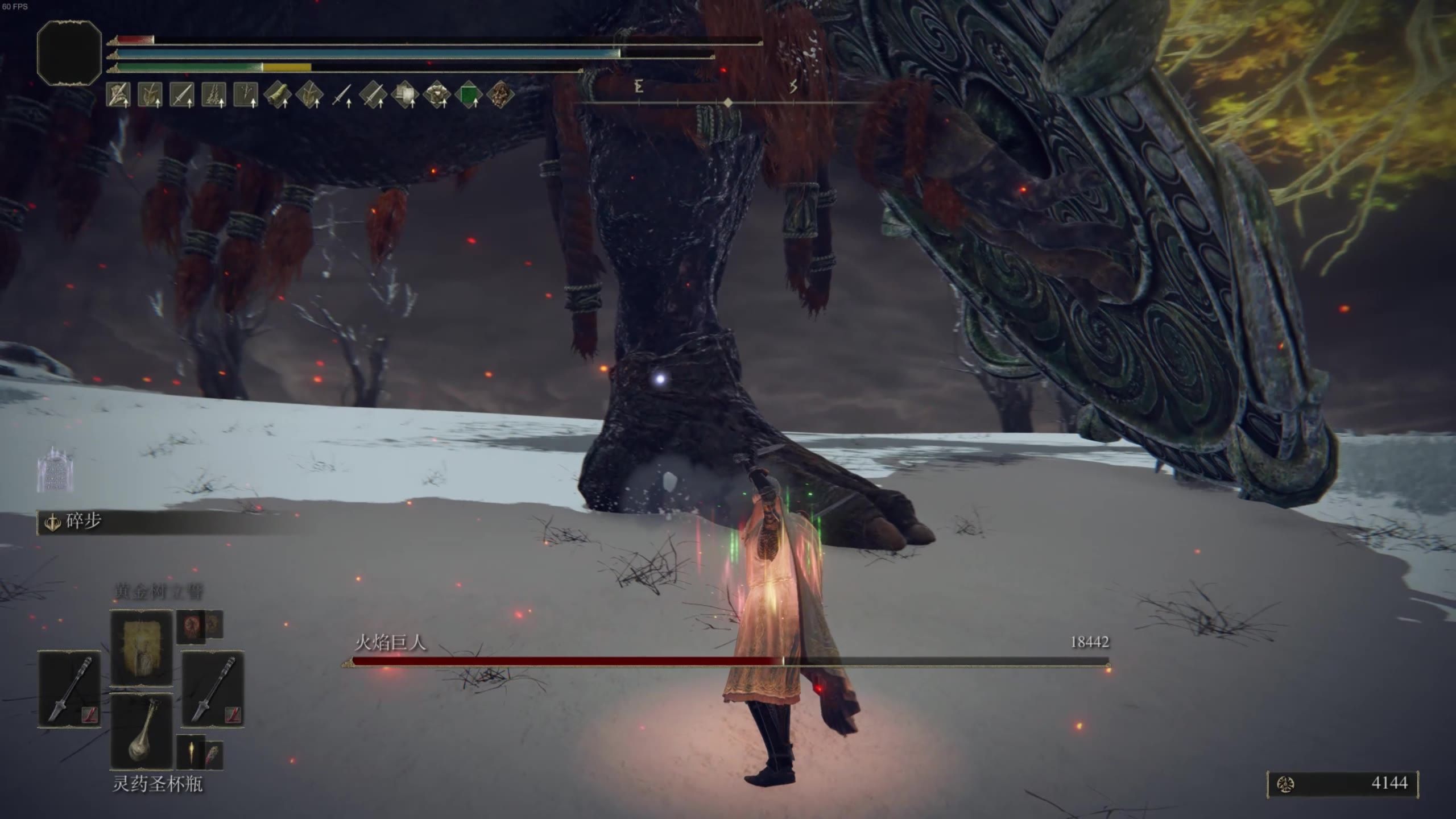Click the octagonal character emblem frame
Screen dimensions: 1456x819
pos(69,53)
